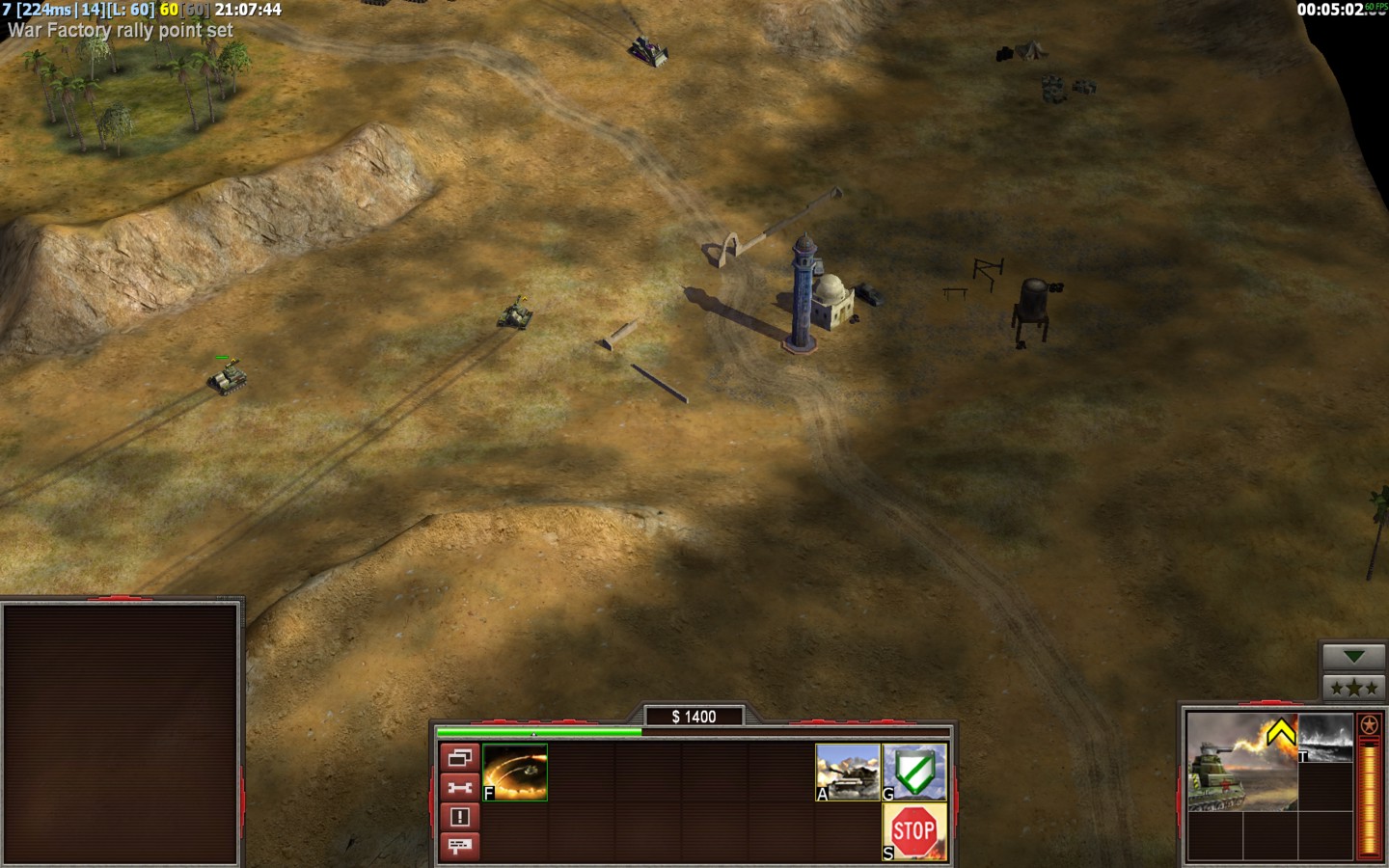1389x868 pixels.
Task: Select the Guard green shield command
Action: click(914, 773)
